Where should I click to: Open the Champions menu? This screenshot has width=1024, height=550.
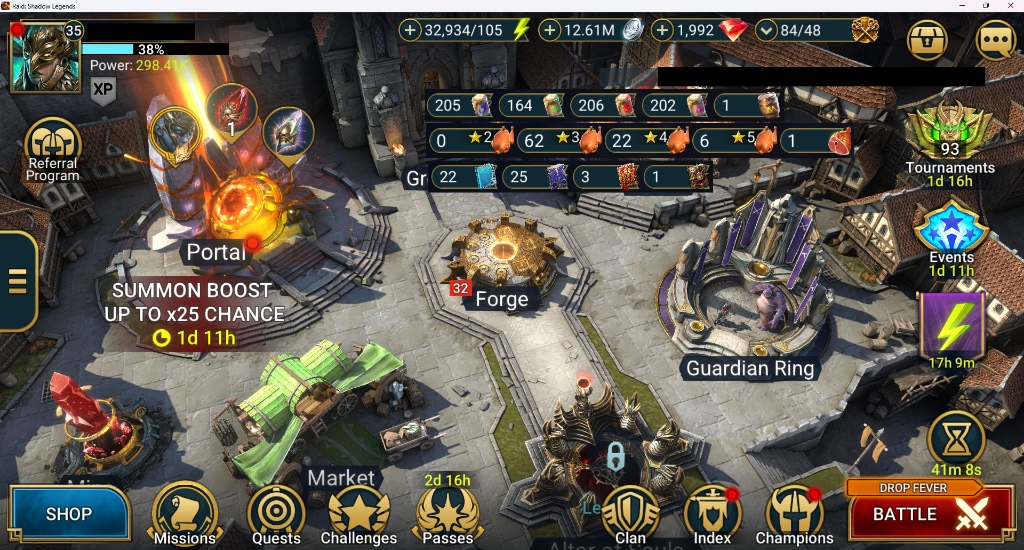(794, 514)
